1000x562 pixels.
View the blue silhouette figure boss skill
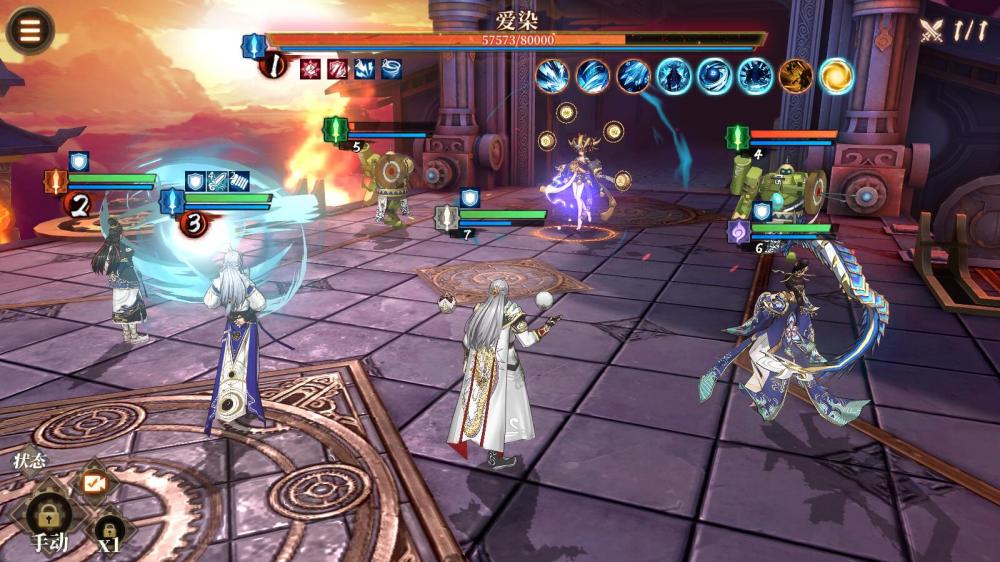coord(674,76)
